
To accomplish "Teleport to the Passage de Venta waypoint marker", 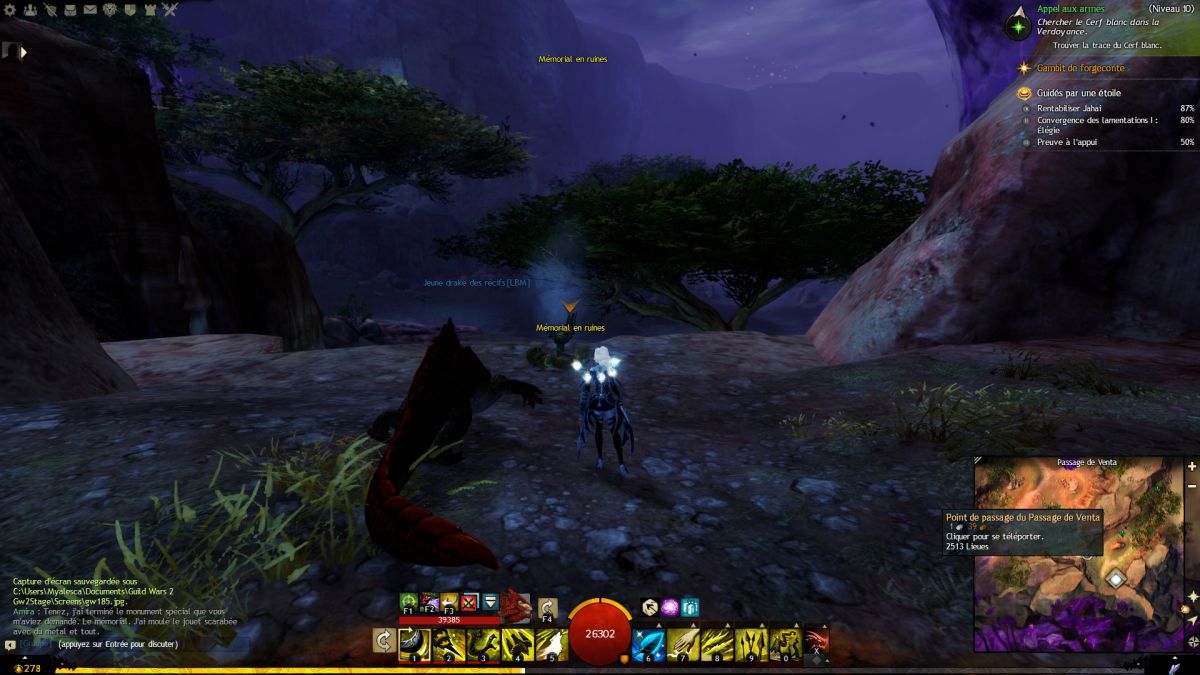I will click(1115, 578).
